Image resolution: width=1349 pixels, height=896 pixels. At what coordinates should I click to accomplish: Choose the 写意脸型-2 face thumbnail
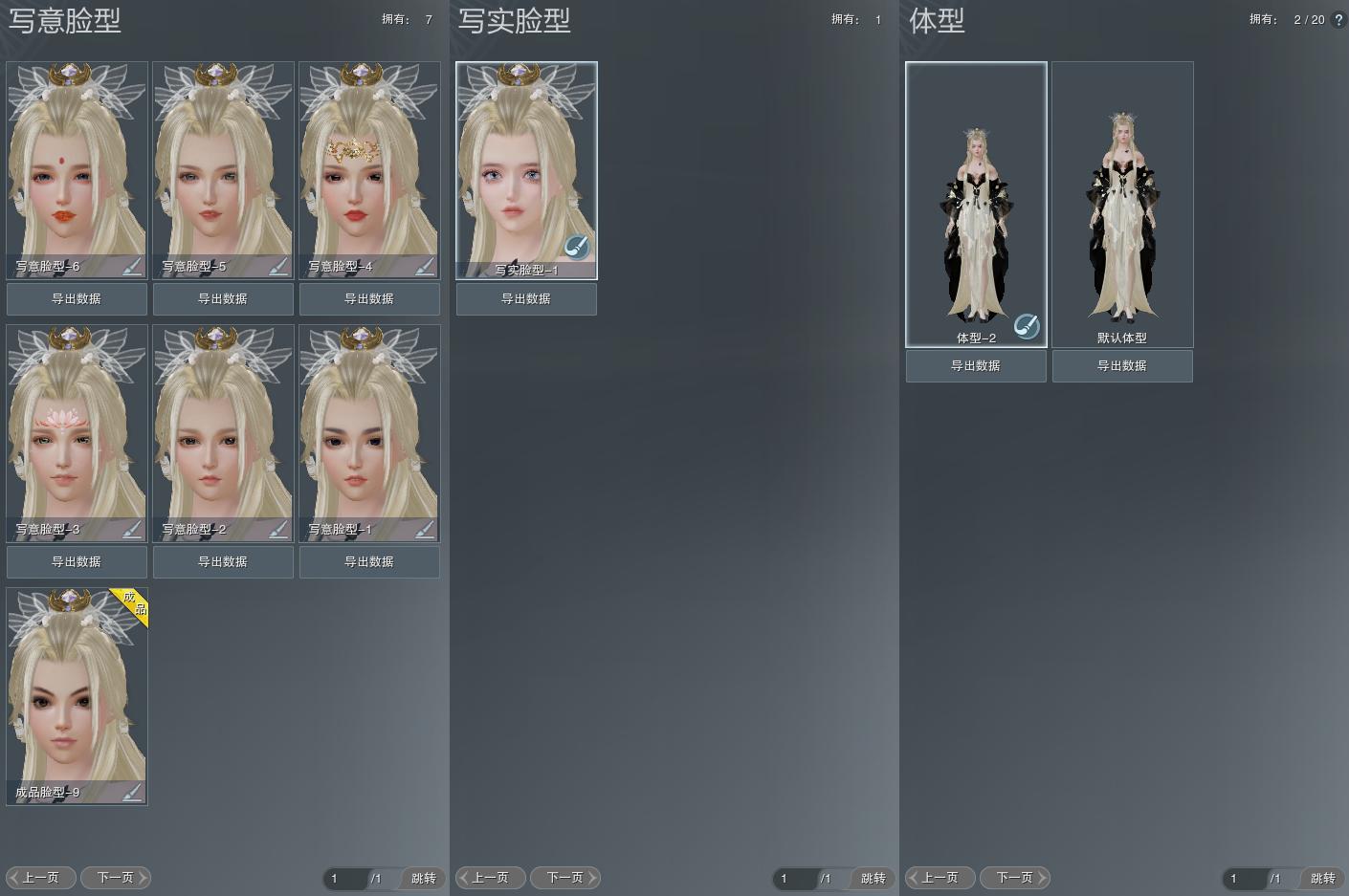coord(223,426)
